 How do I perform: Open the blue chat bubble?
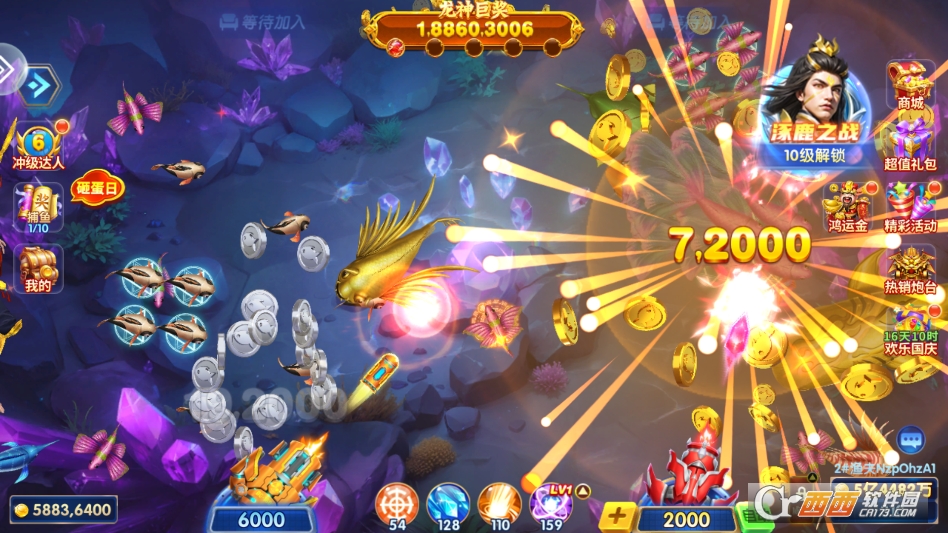pos(910,439)
